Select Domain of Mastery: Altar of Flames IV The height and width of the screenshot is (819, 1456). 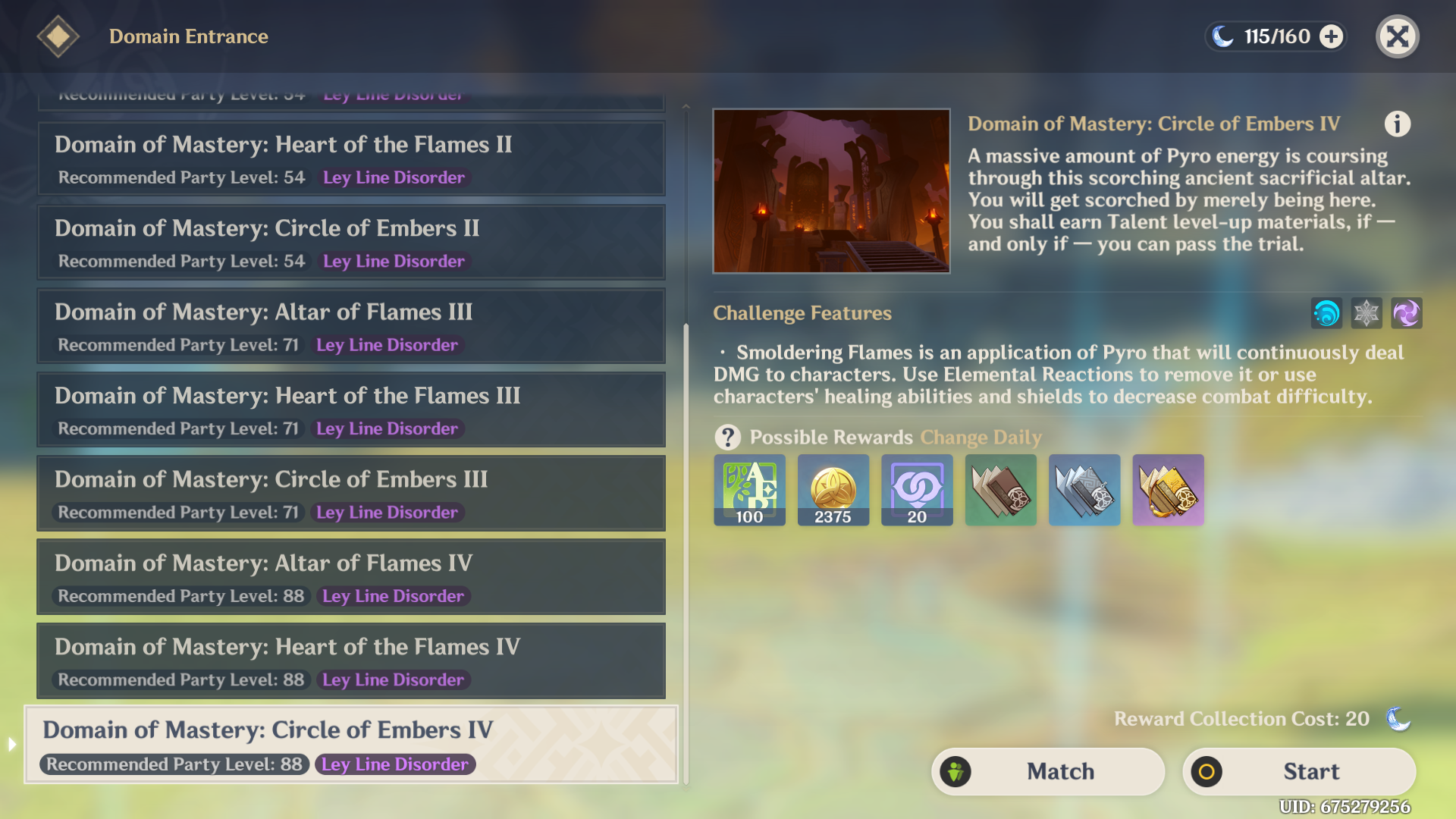pyautogui.click(x=350, y=576)
